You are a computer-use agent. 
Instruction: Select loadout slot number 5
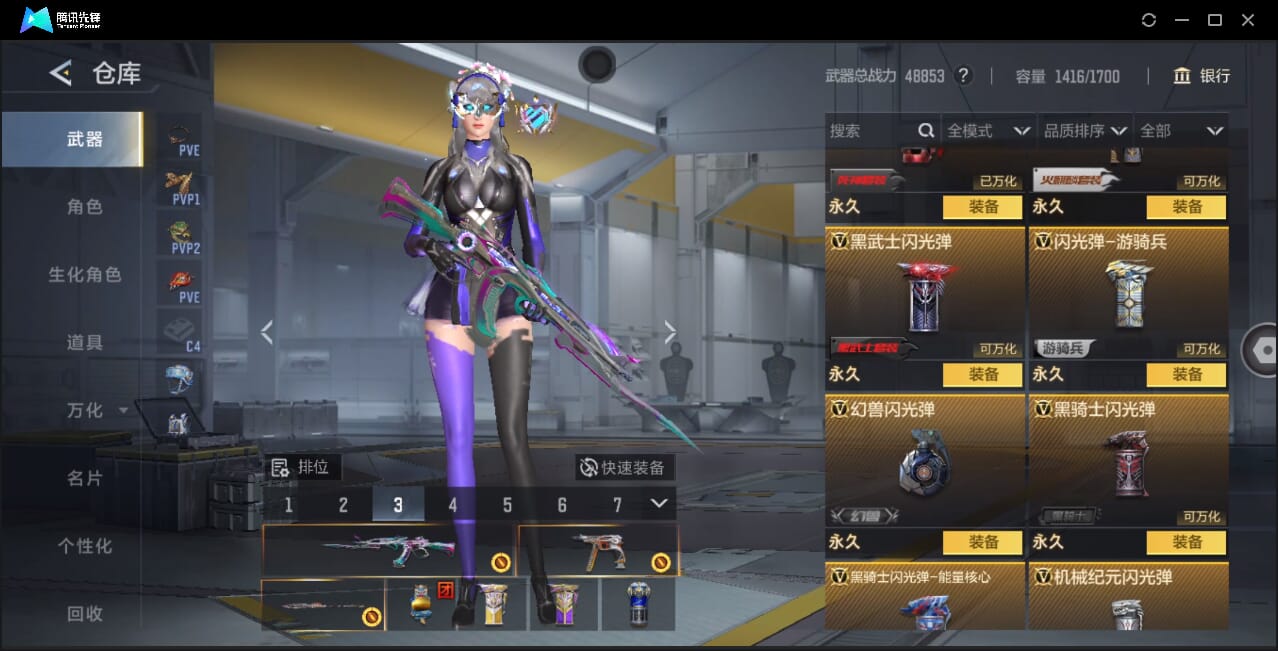[507, 505]
